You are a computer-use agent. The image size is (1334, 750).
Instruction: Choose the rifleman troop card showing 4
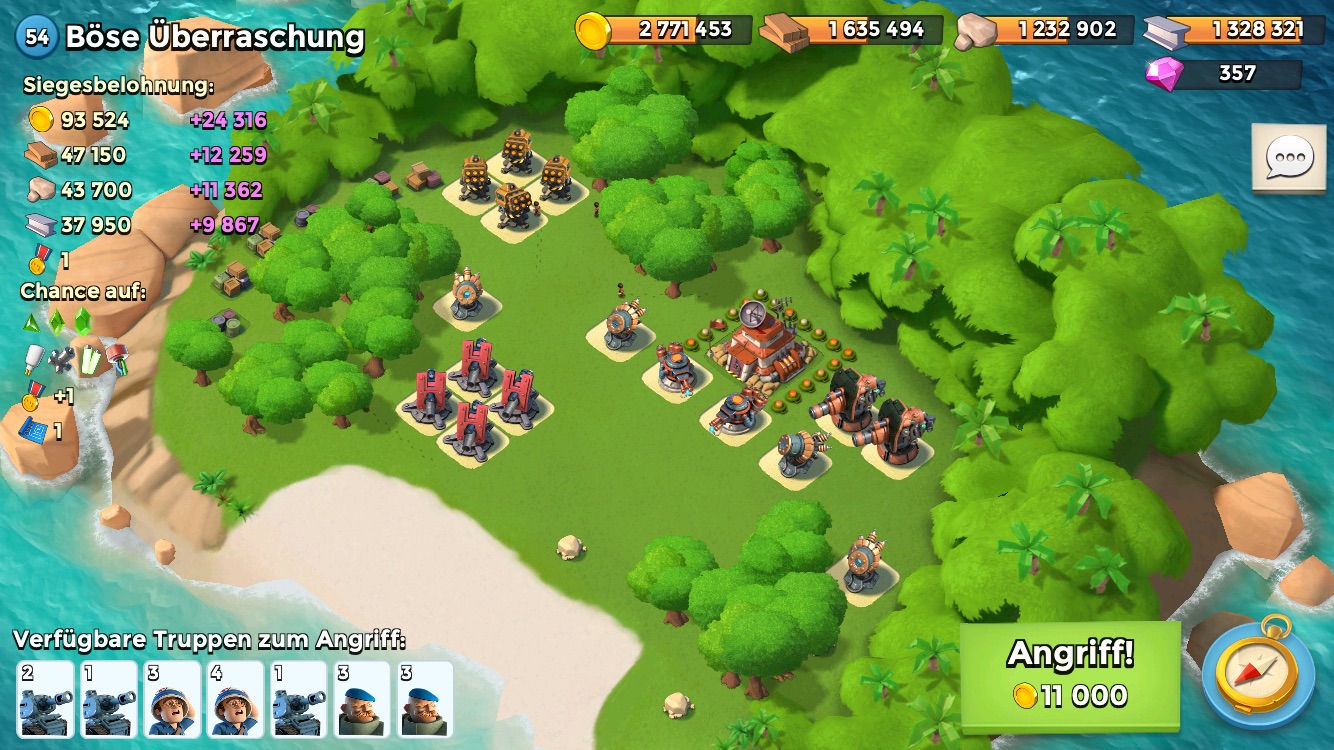[x=235, y=699]
